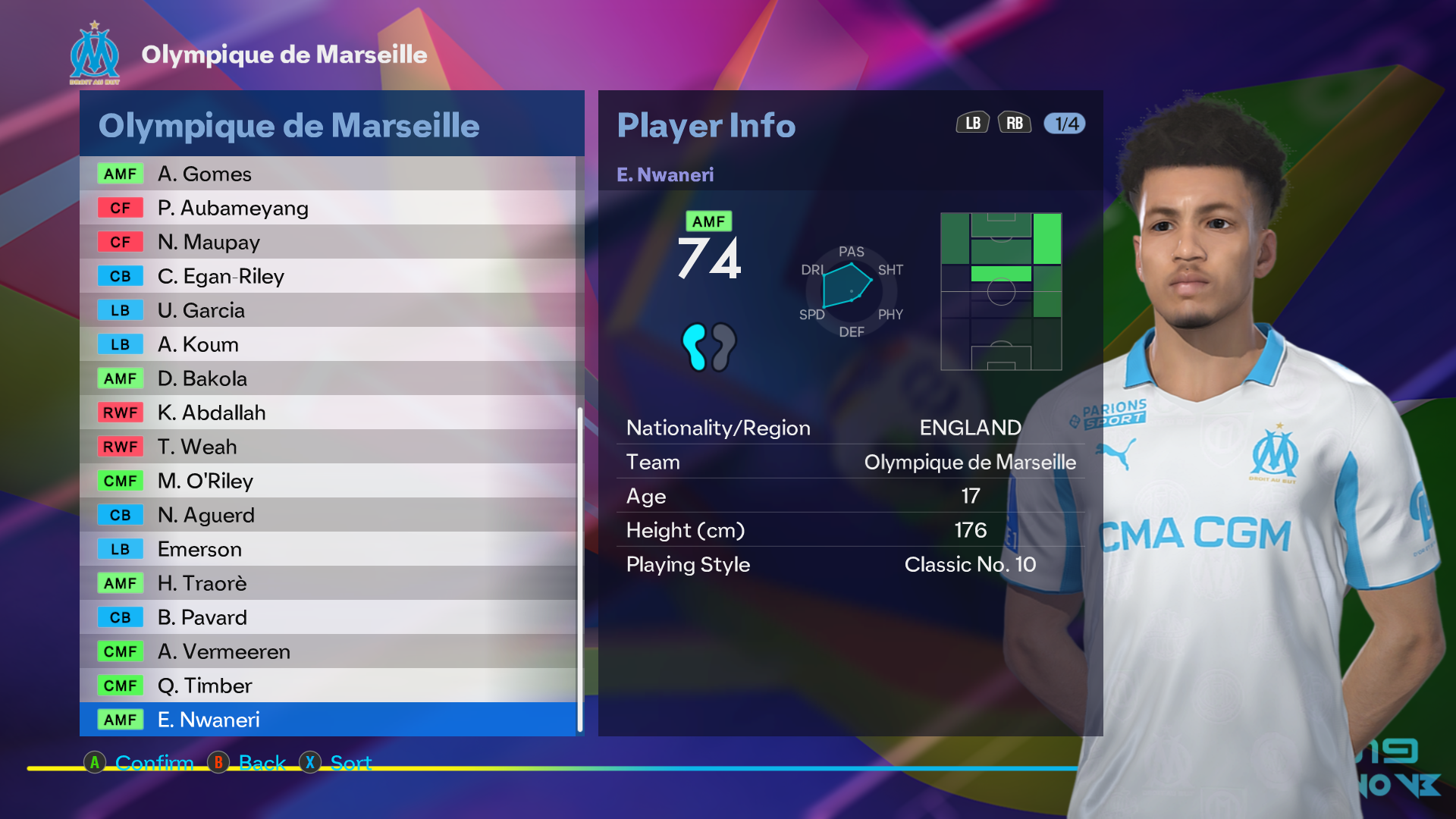Select Q. Timber in the roster
This screenshot has width=1456, height=819.
point(328,686)
